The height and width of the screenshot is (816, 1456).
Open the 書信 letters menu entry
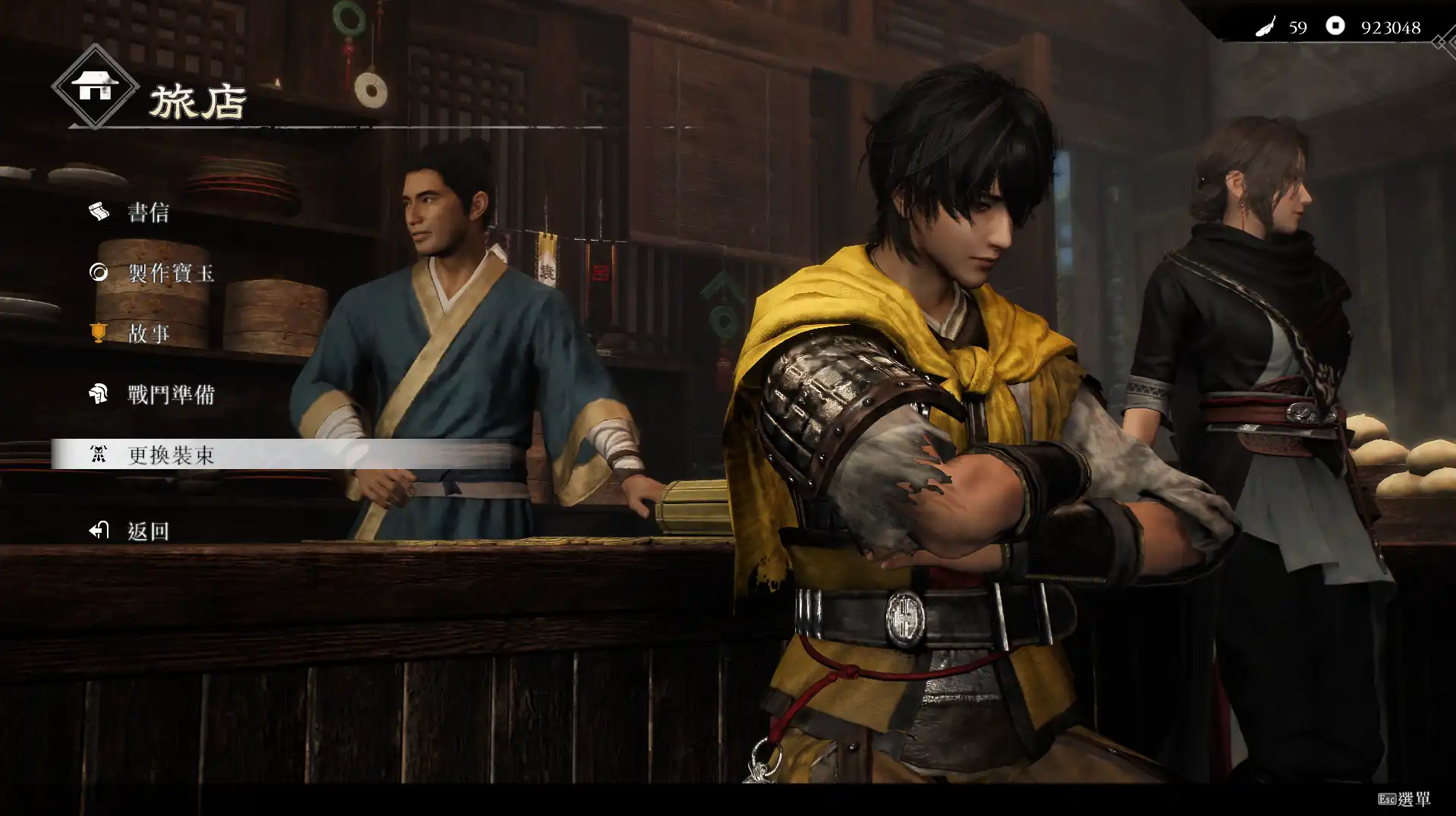click(x=148, y=213)
